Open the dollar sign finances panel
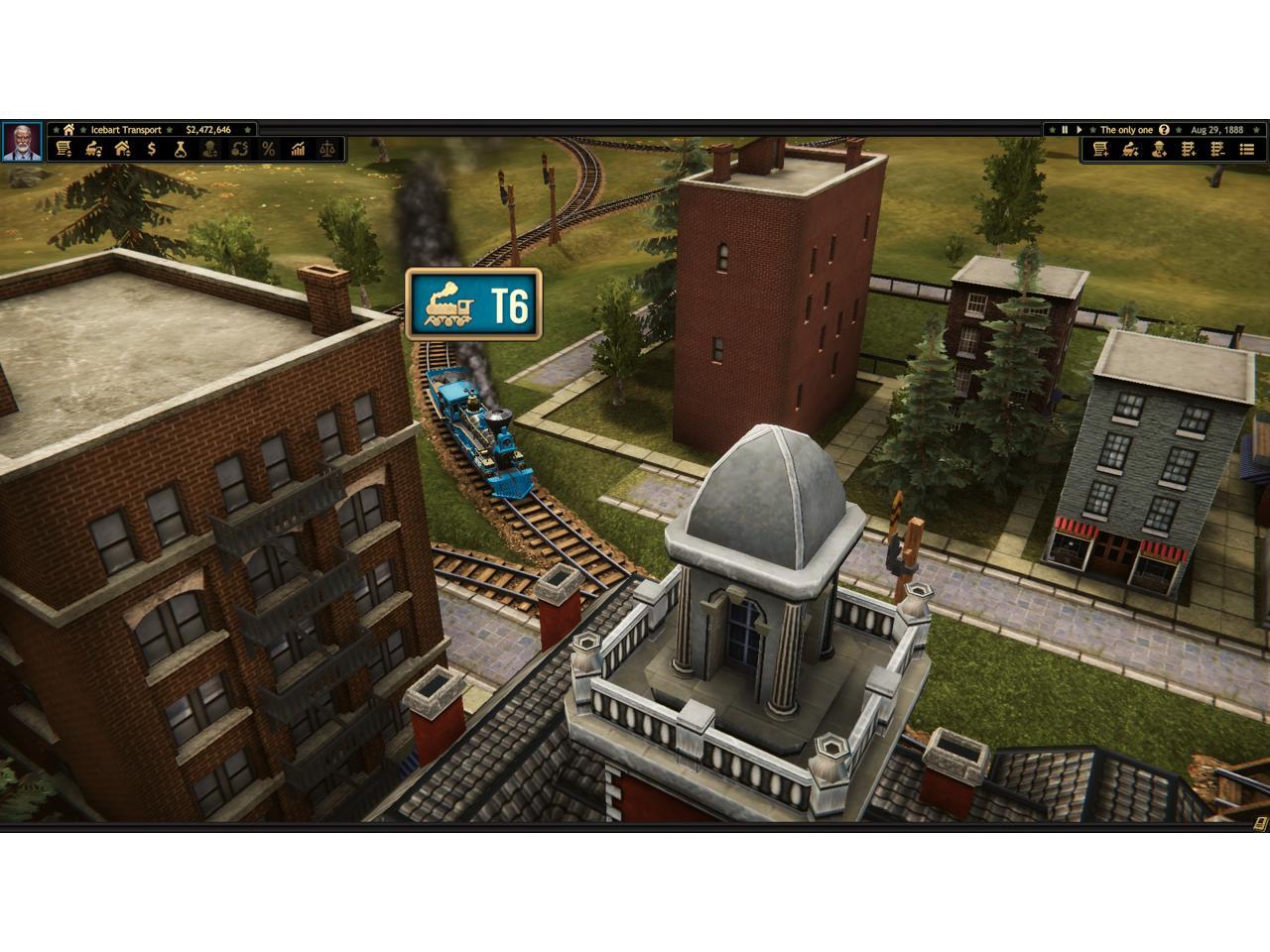The width and height of the screenshot is (1270, 952). [152, 150]
